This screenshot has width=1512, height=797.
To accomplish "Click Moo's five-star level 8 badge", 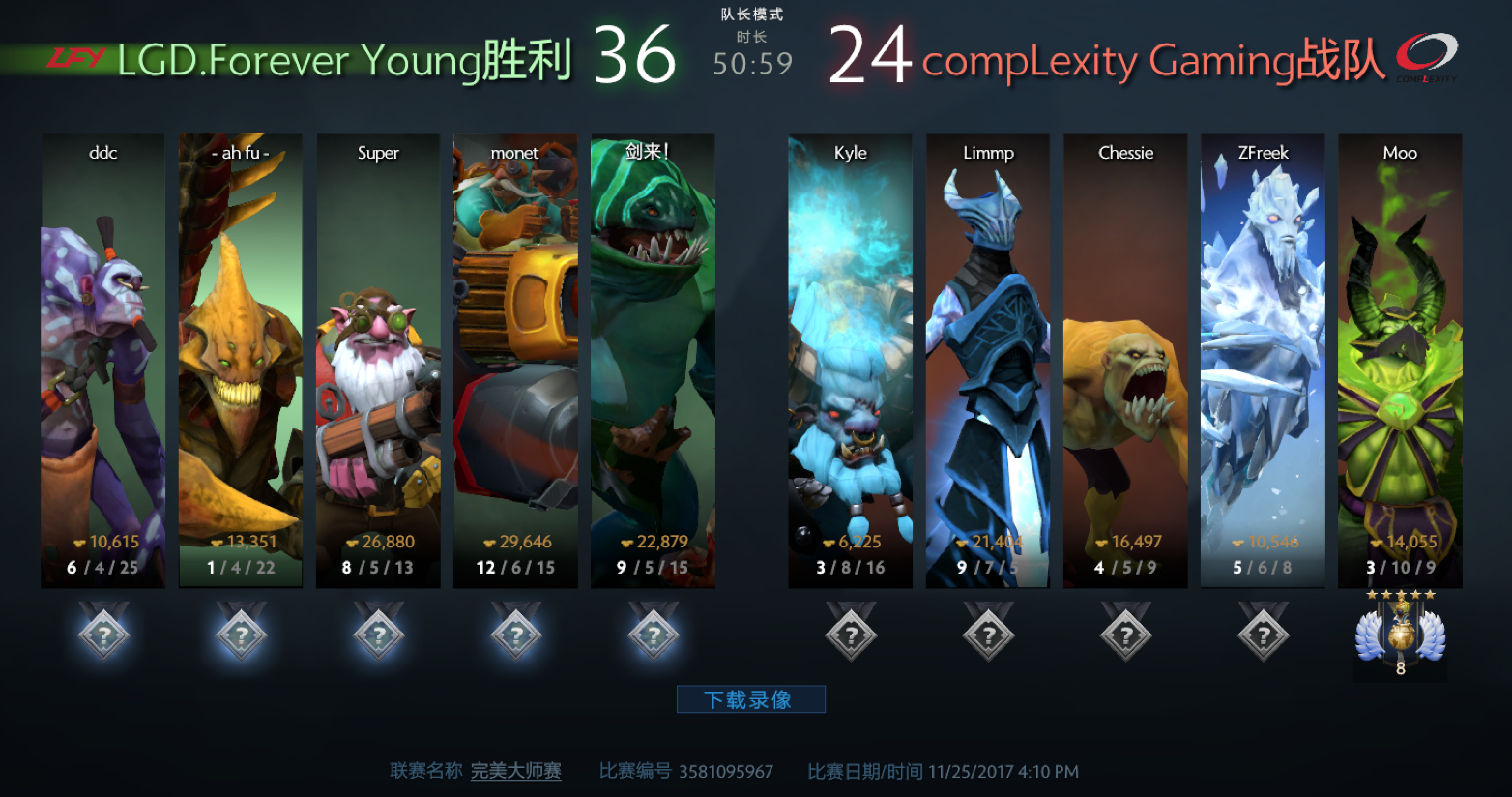I will click(1400, 634).
